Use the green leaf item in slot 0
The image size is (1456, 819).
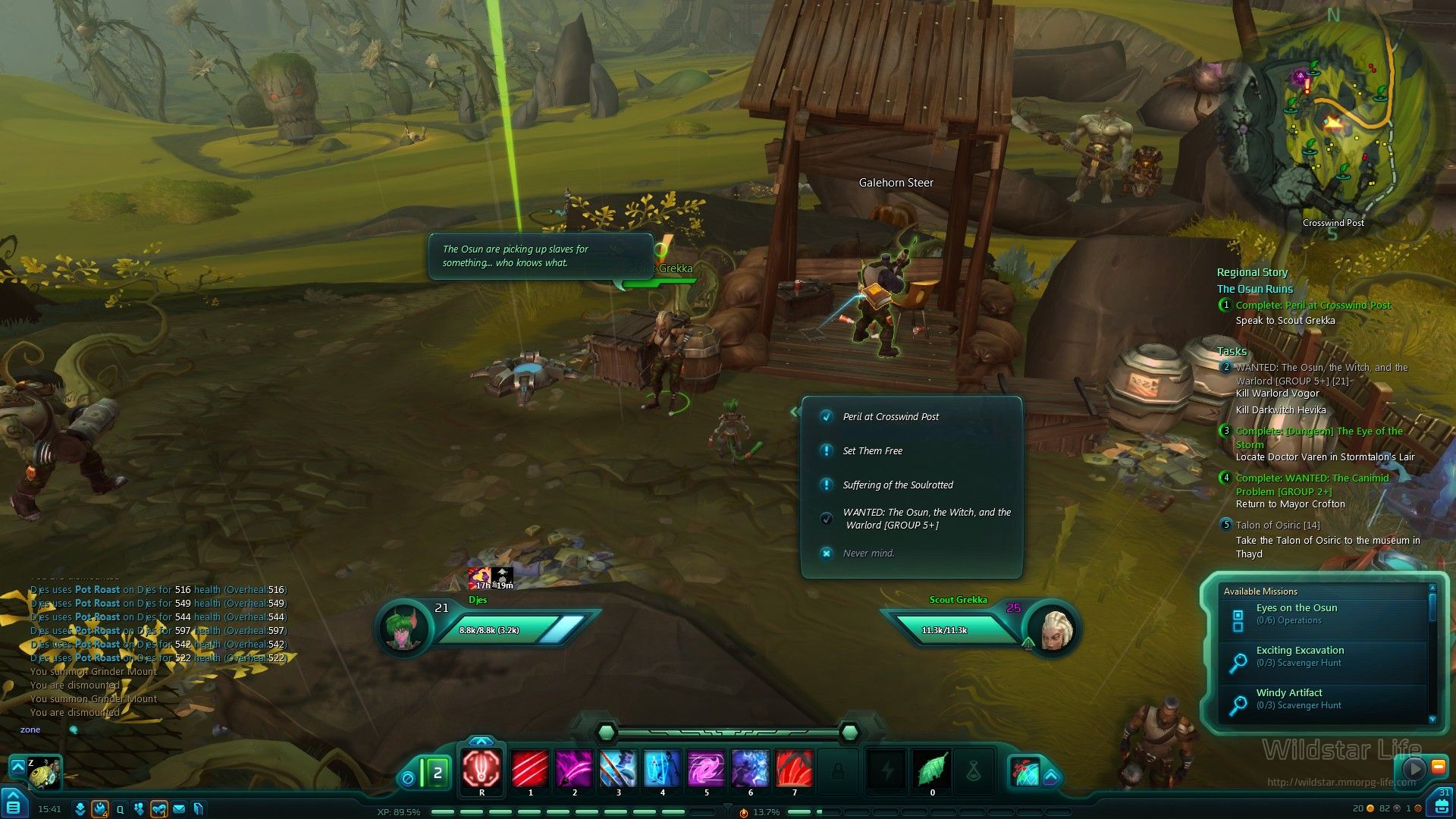932,770
